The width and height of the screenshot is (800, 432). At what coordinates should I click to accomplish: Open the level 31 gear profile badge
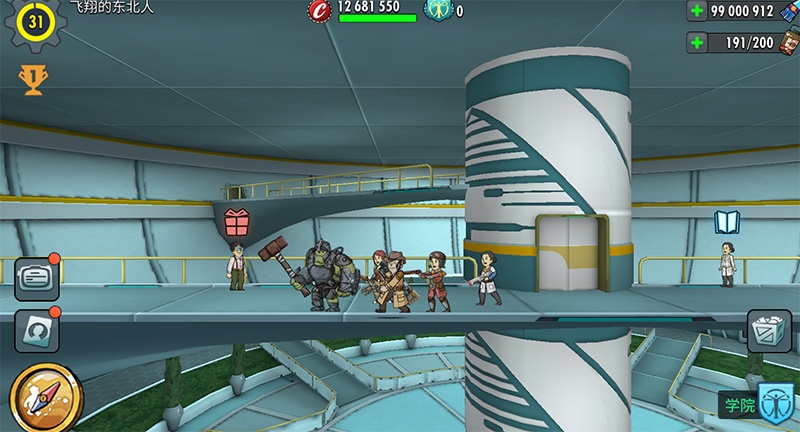(37, 25)
